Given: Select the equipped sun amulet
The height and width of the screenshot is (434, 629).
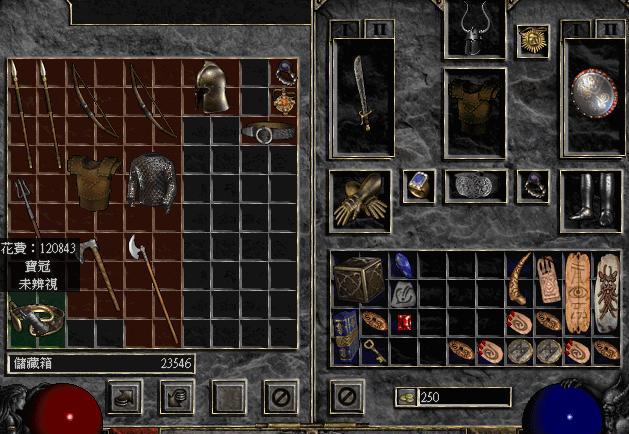Looking at the screenshot, I should (532, 40).
